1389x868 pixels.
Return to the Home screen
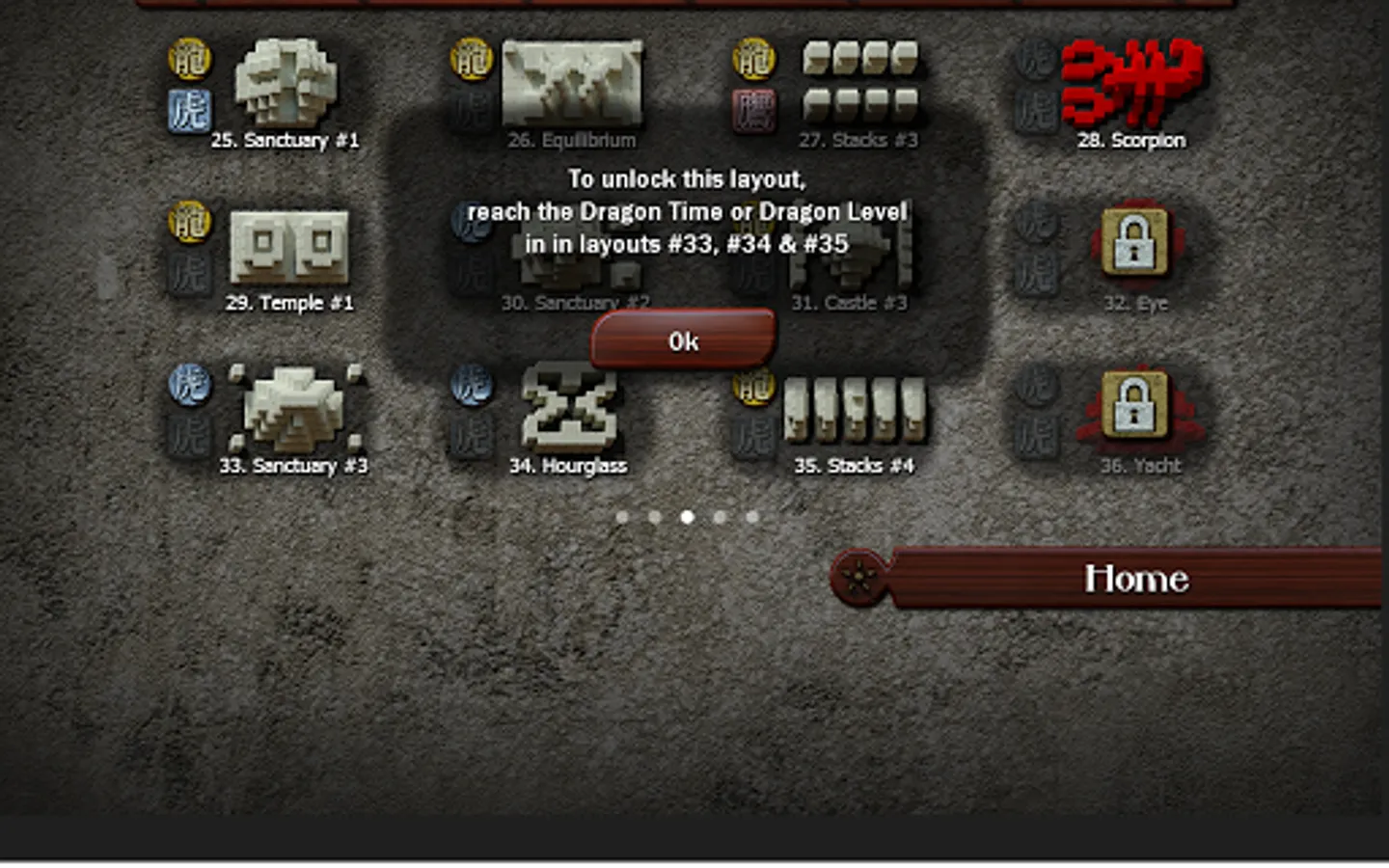1134,579
